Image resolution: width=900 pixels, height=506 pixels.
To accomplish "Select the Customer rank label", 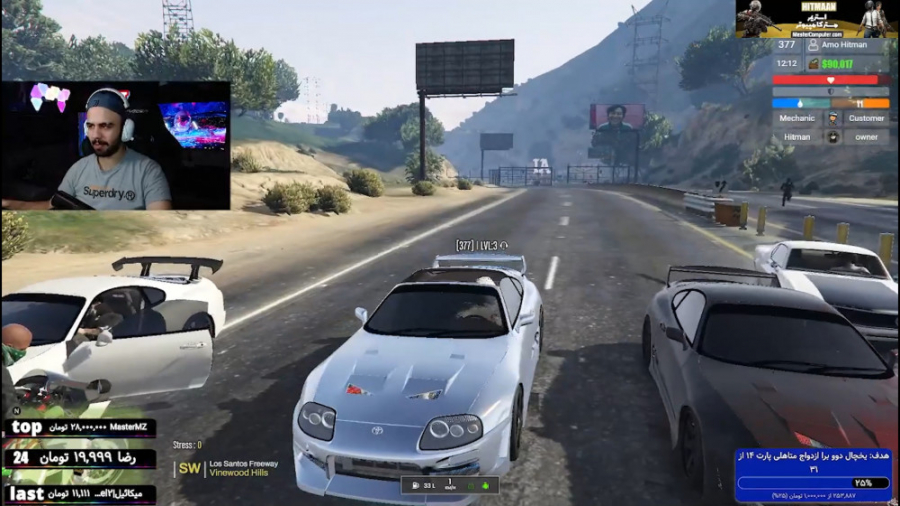I will [x=866, y=118].
